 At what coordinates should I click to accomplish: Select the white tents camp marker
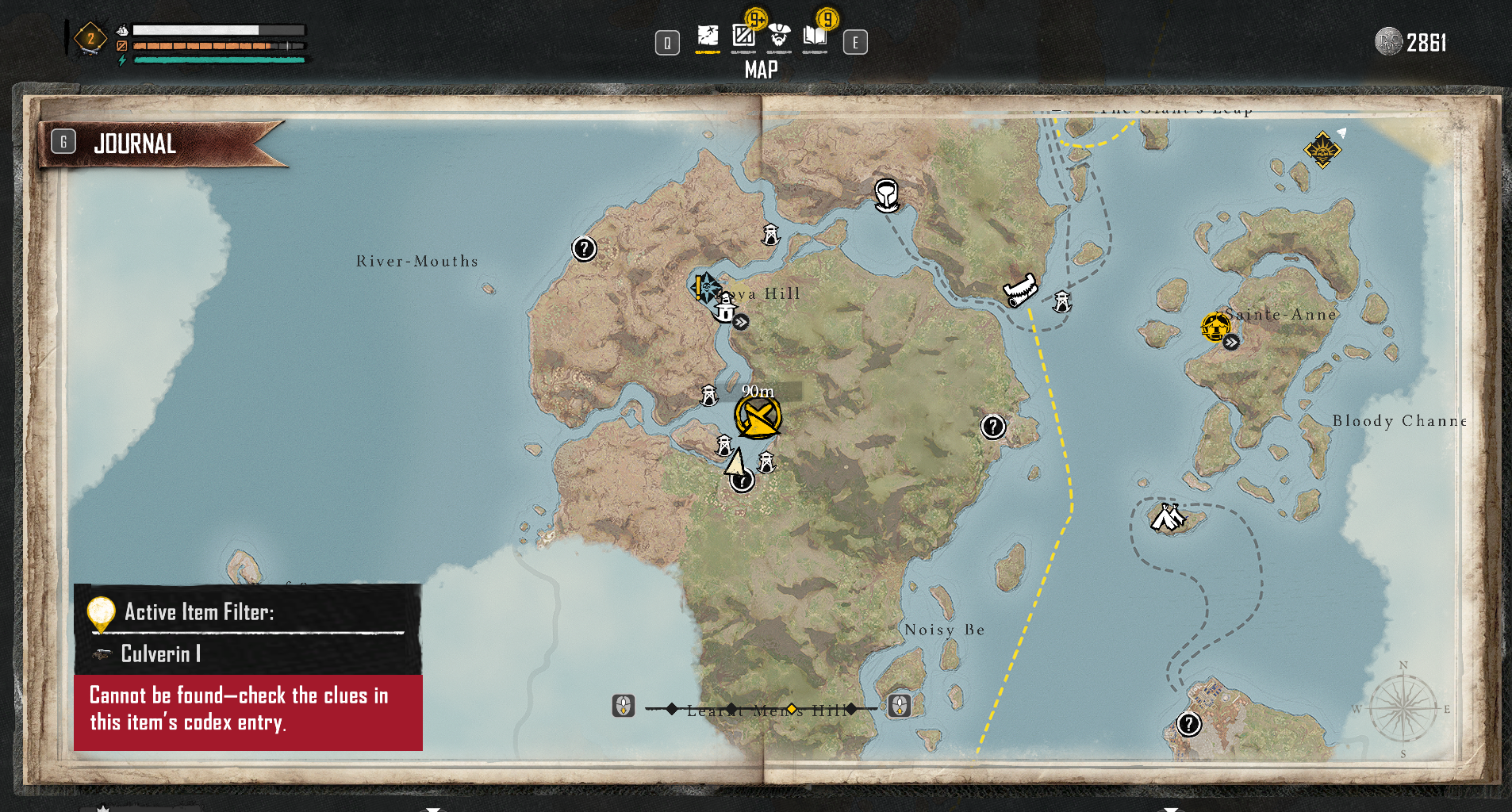(1167, 518)
